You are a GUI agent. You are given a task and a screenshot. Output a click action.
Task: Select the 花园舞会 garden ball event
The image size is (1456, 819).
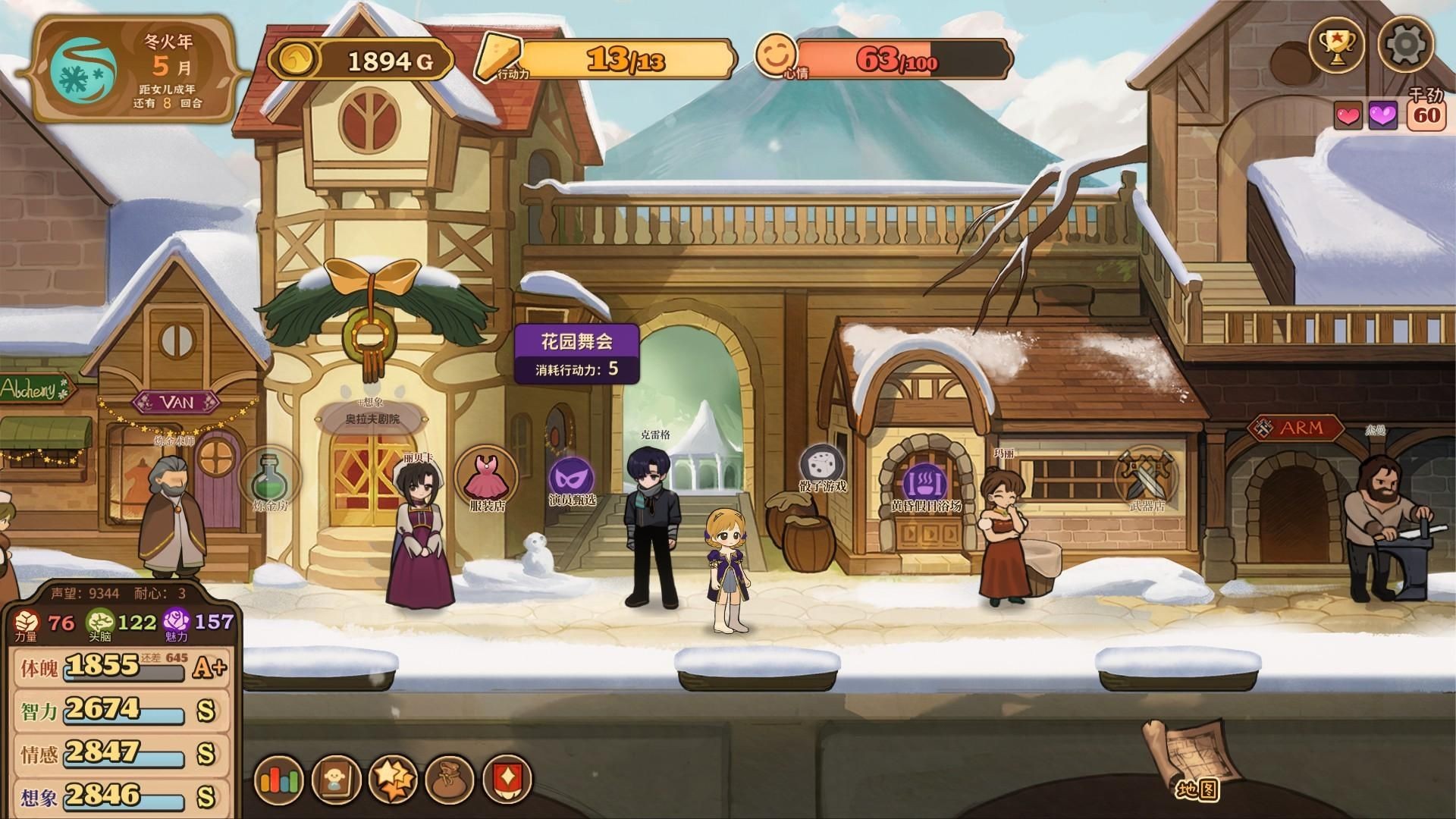coord(576,353)
